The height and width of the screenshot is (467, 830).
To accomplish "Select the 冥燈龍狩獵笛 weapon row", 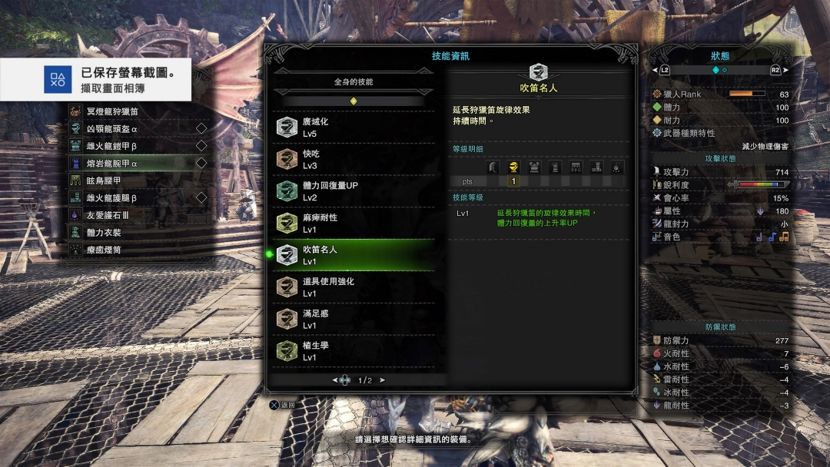I will pyautogui.click(x=140, y=111).
